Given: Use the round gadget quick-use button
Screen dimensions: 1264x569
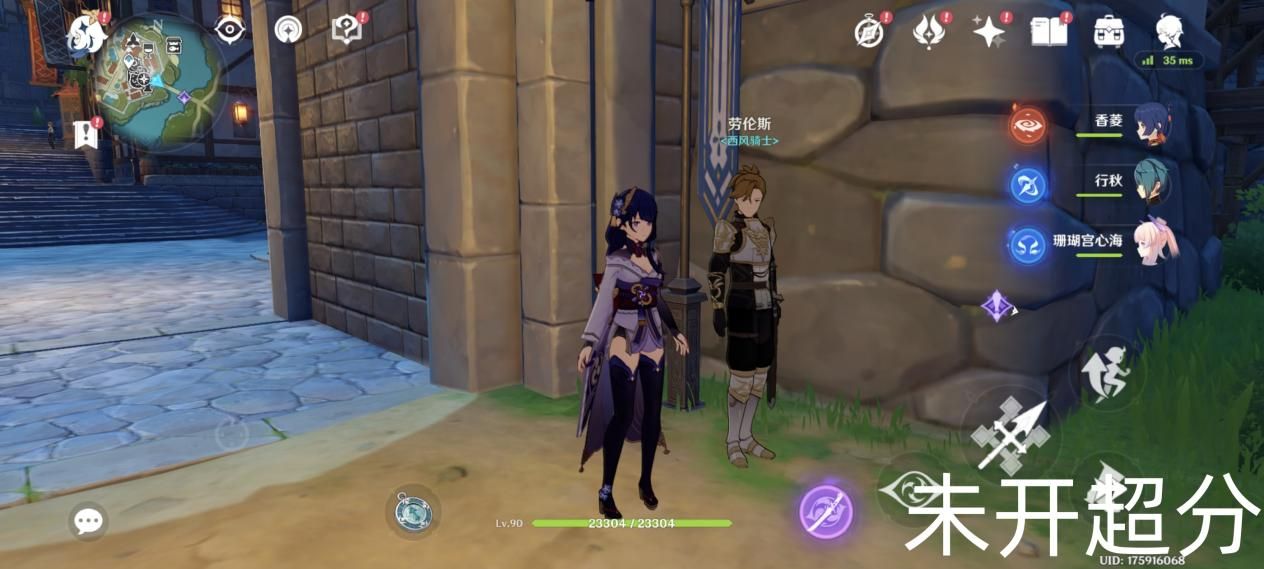Looking at the screenshot, I should 412,511.
